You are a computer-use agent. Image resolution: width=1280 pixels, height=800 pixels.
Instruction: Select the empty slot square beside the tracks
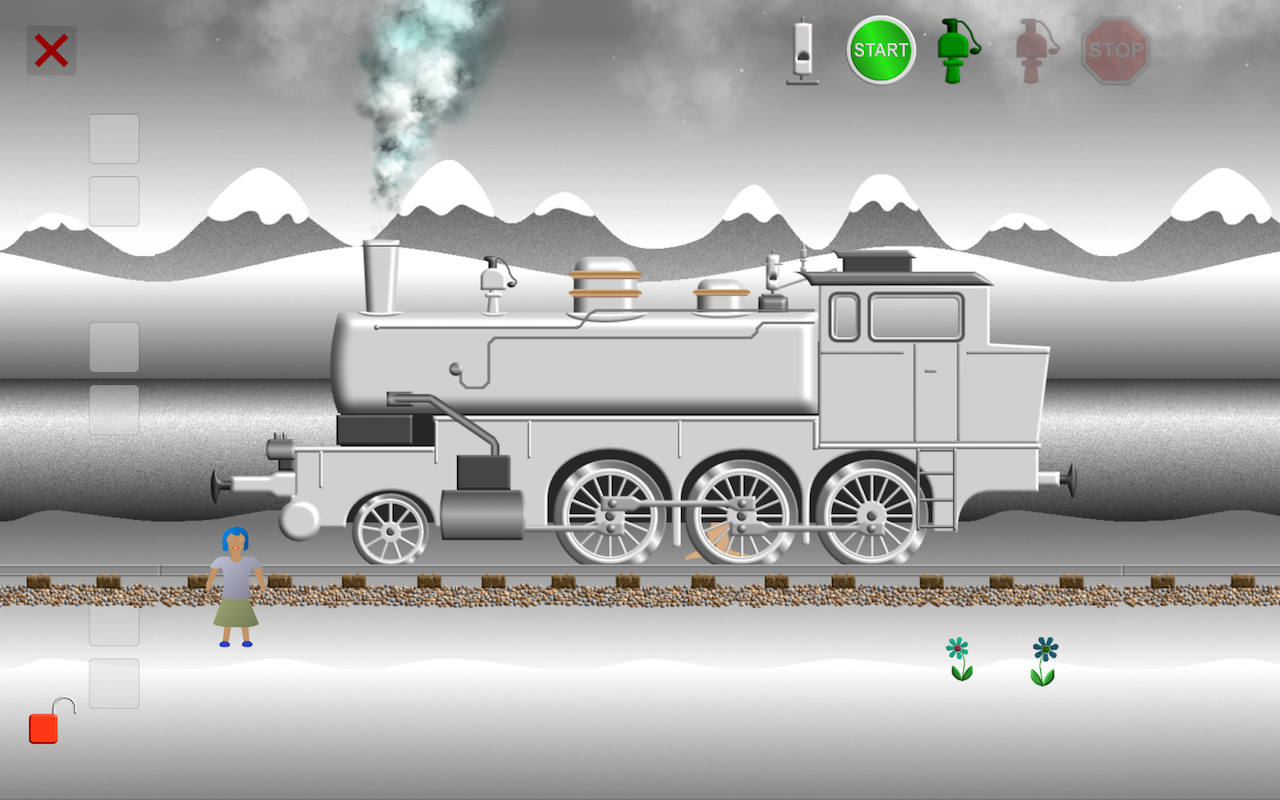[x=112, y=625]
